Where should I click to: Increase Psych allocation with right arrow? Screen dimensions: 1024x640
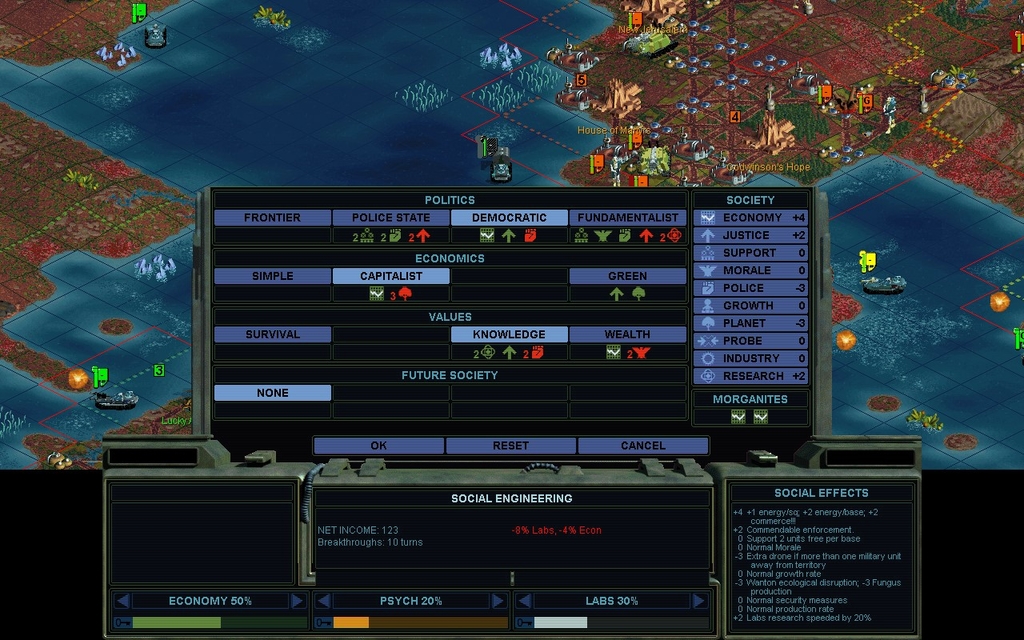[498, 601]
